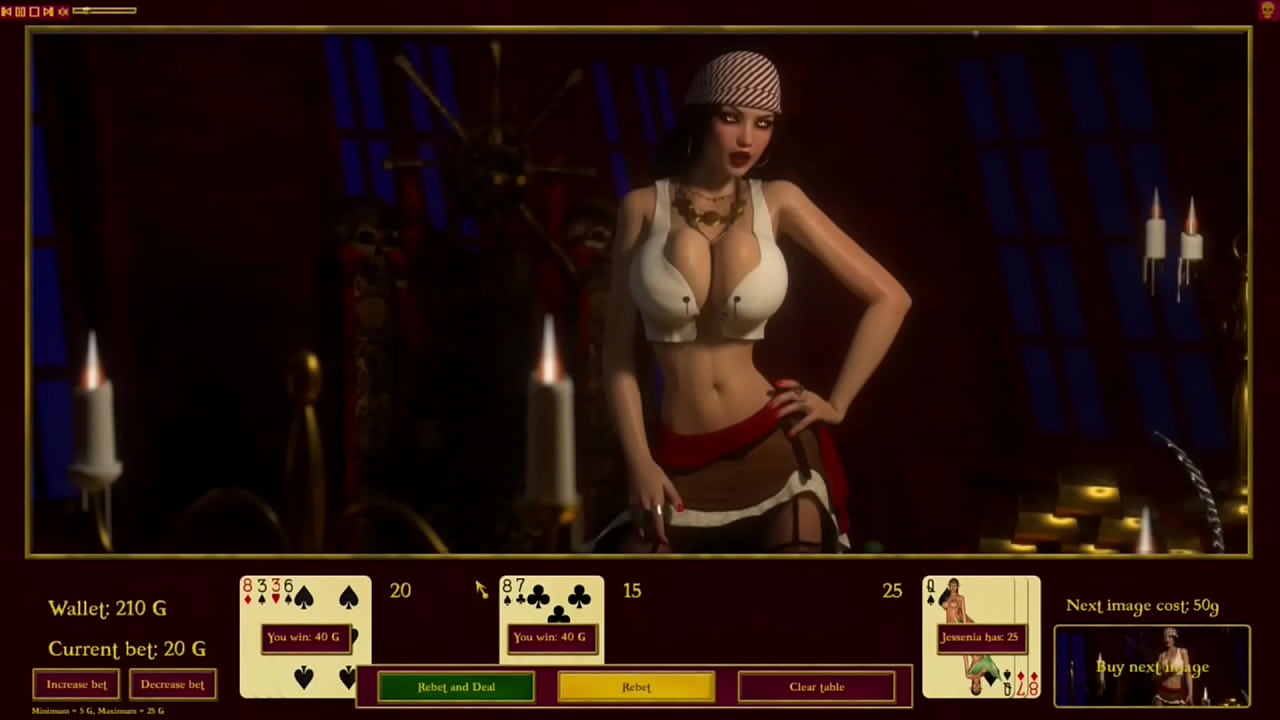Click Buy next image

click(1152, 666)
